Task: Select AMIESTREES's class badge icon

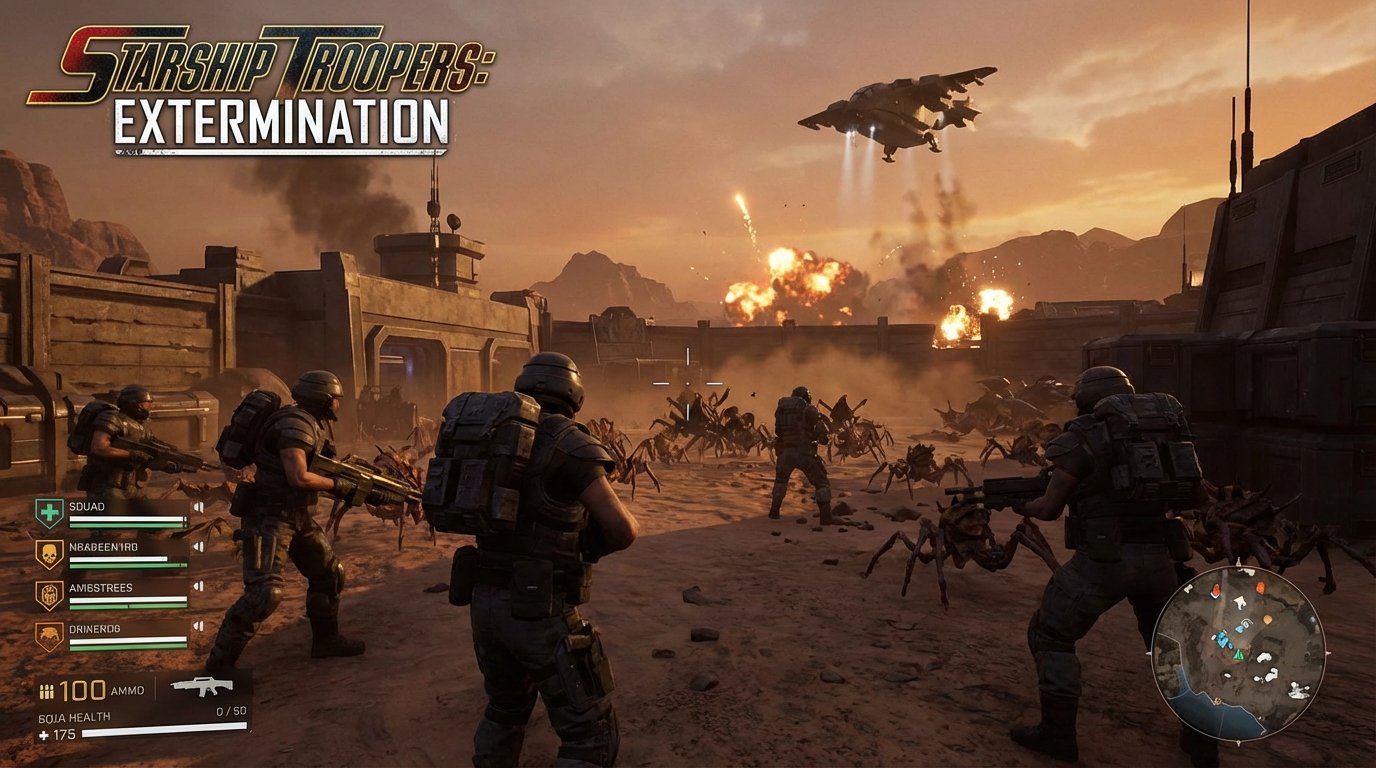Action: (x=49, y=593)
